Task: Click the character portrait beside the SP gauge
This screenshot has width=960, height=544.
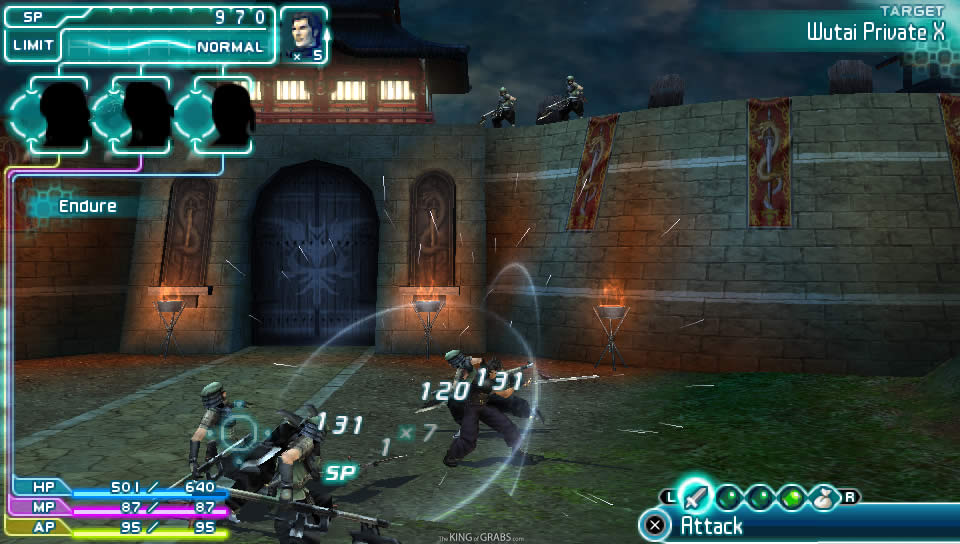Action: [x=302, y=33]
